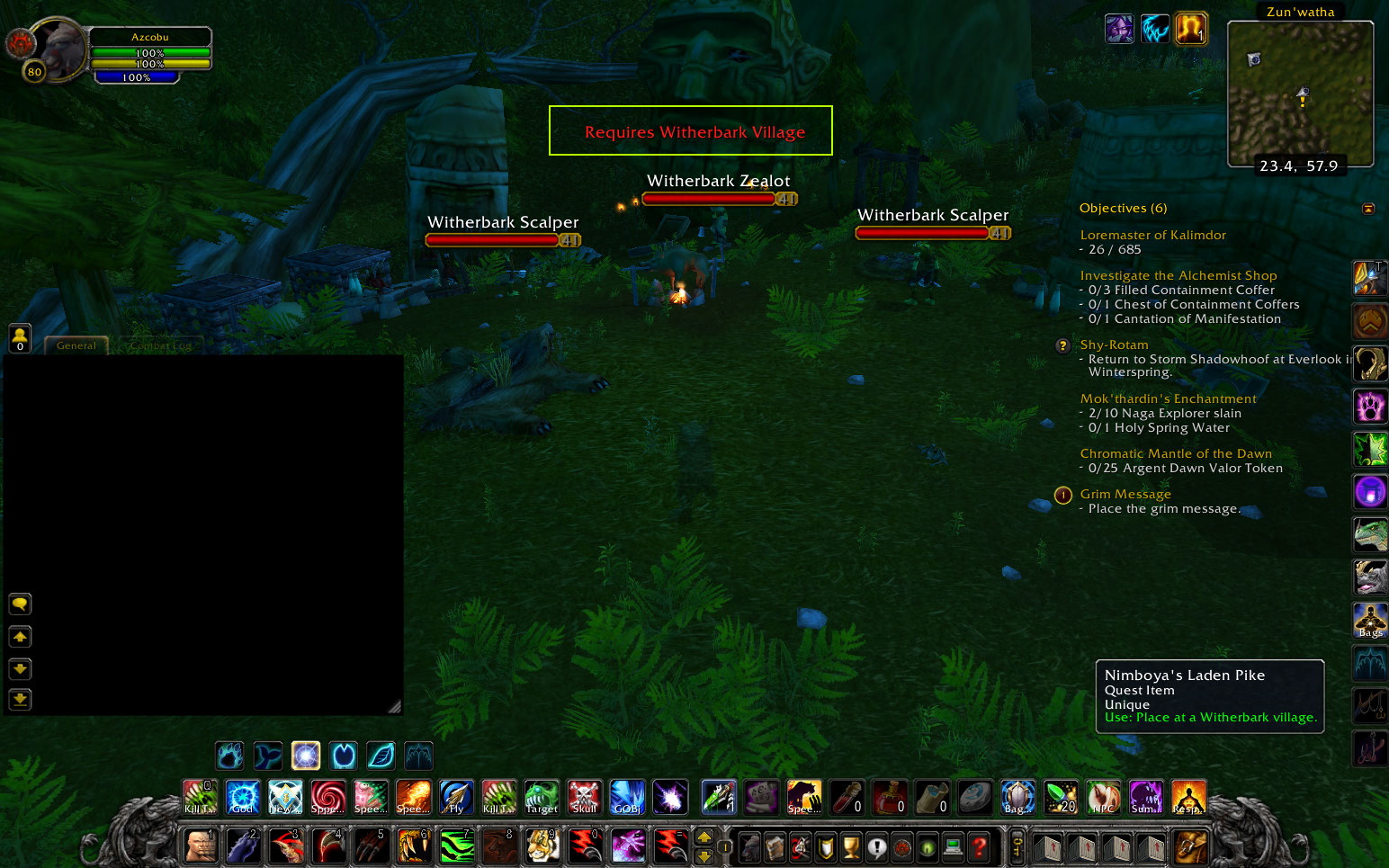Viewport: 1389px width, 868px height.
Task: Click the NPC macro icon
Action: (1103, 797)
